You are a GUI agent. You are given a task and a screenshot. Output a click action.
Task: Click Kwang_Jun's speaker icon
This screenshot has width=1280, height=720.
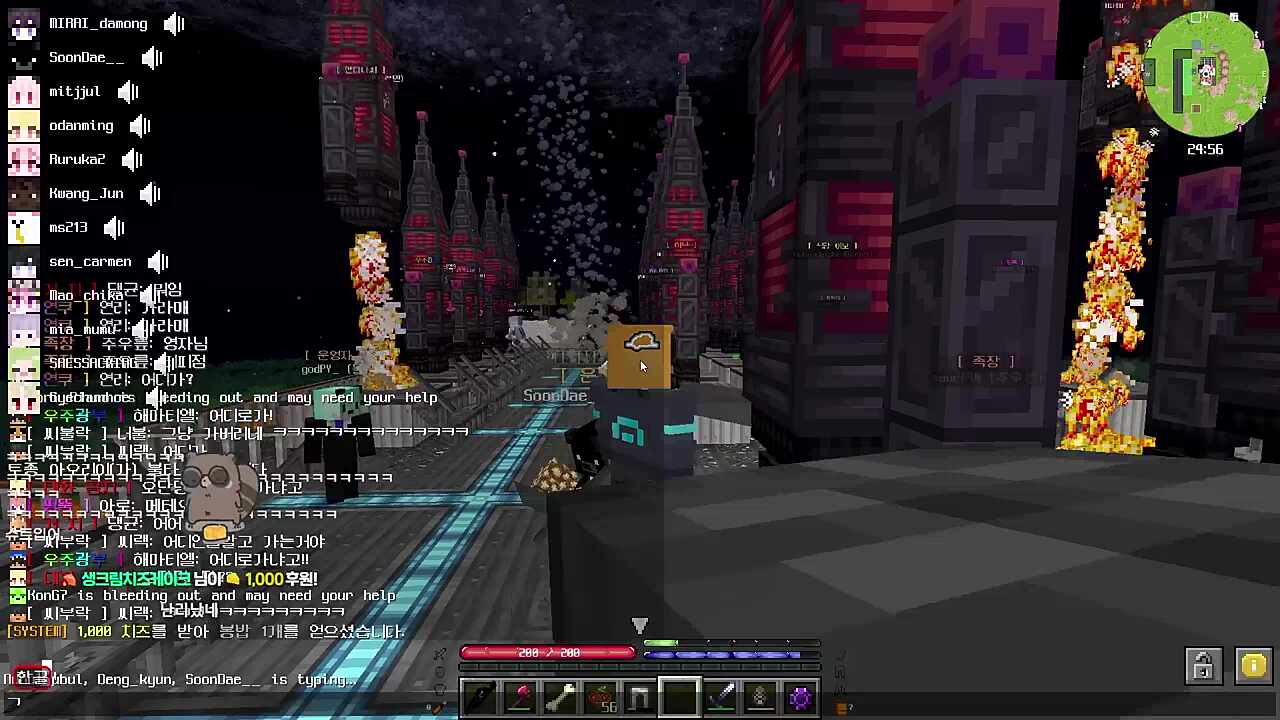click(x=150, y=193)
